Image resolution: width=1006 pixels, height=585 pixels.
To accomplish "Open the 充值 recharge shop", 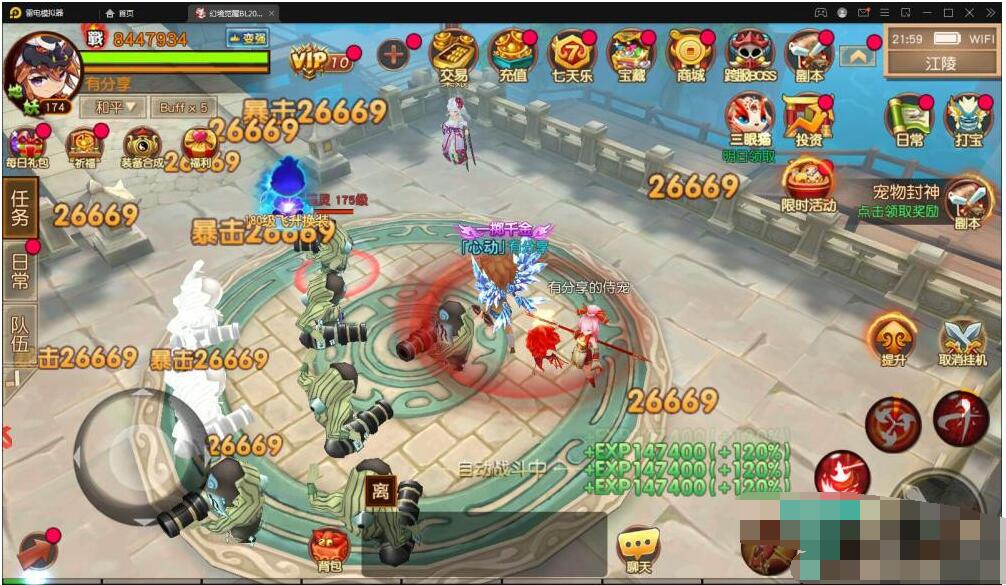I will 511,54.
